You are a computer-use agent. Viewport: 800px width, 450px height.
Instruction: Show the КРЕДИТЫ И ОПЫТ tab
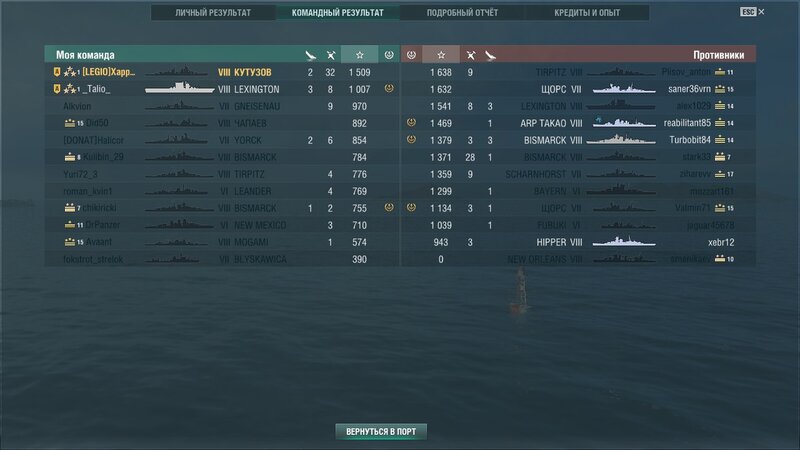(x=586, y=13)
